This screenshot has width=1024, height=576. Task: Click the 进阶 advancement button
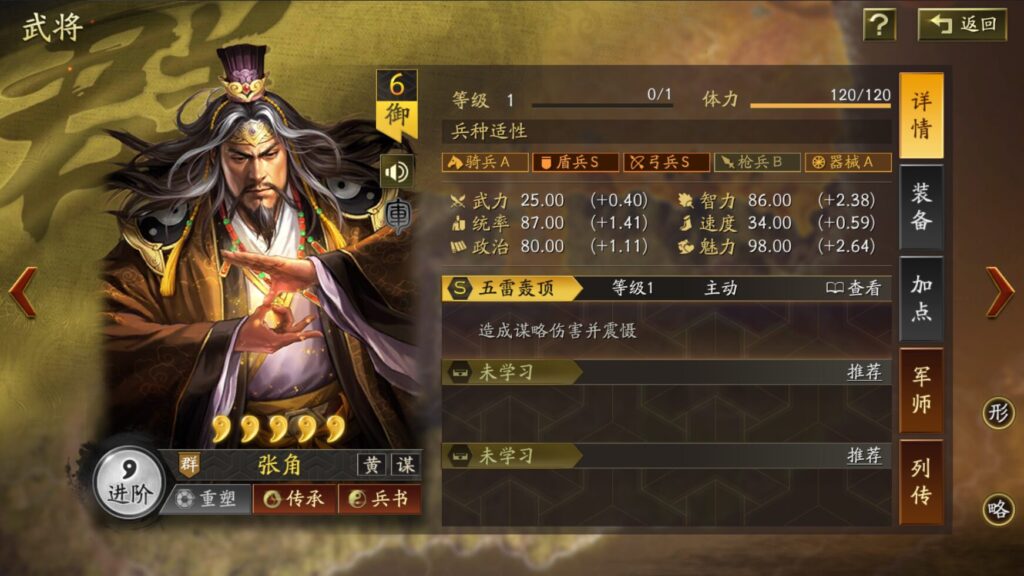coord(129,484)
